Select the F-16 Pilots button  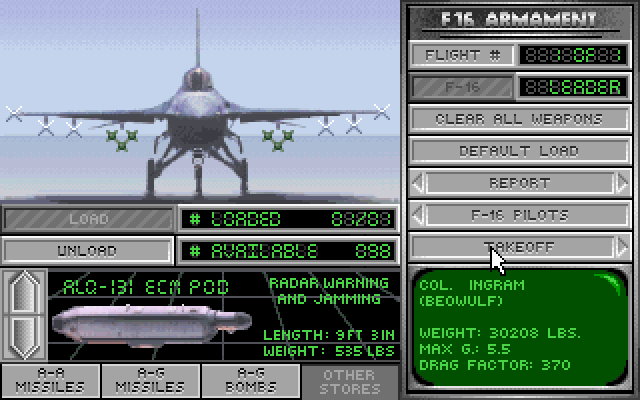(x=518, y=215)
